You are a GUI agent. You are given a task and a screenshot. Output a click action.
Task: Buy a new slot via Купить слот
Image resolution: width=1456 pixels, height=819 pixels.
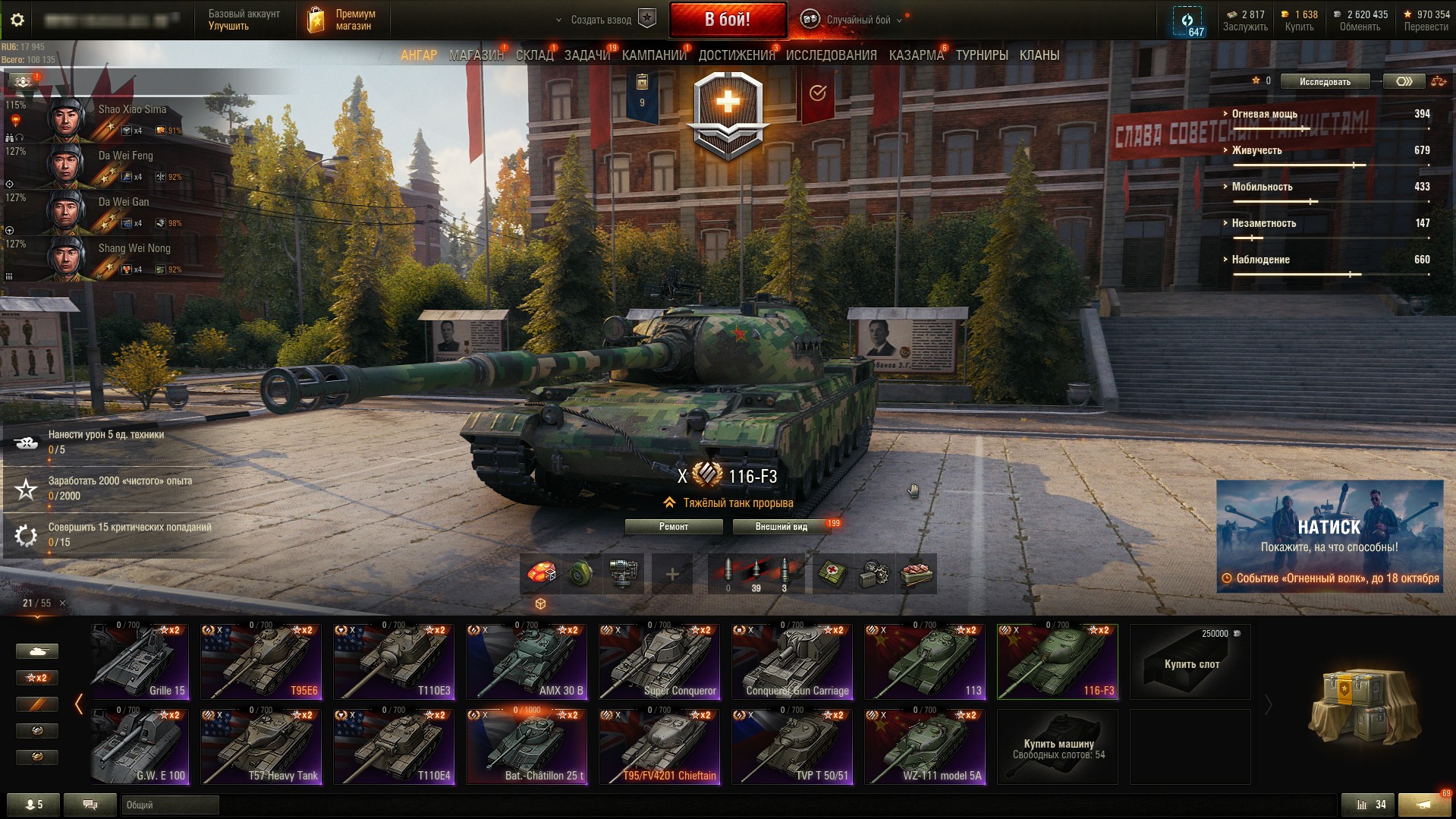pos(1190,662)
